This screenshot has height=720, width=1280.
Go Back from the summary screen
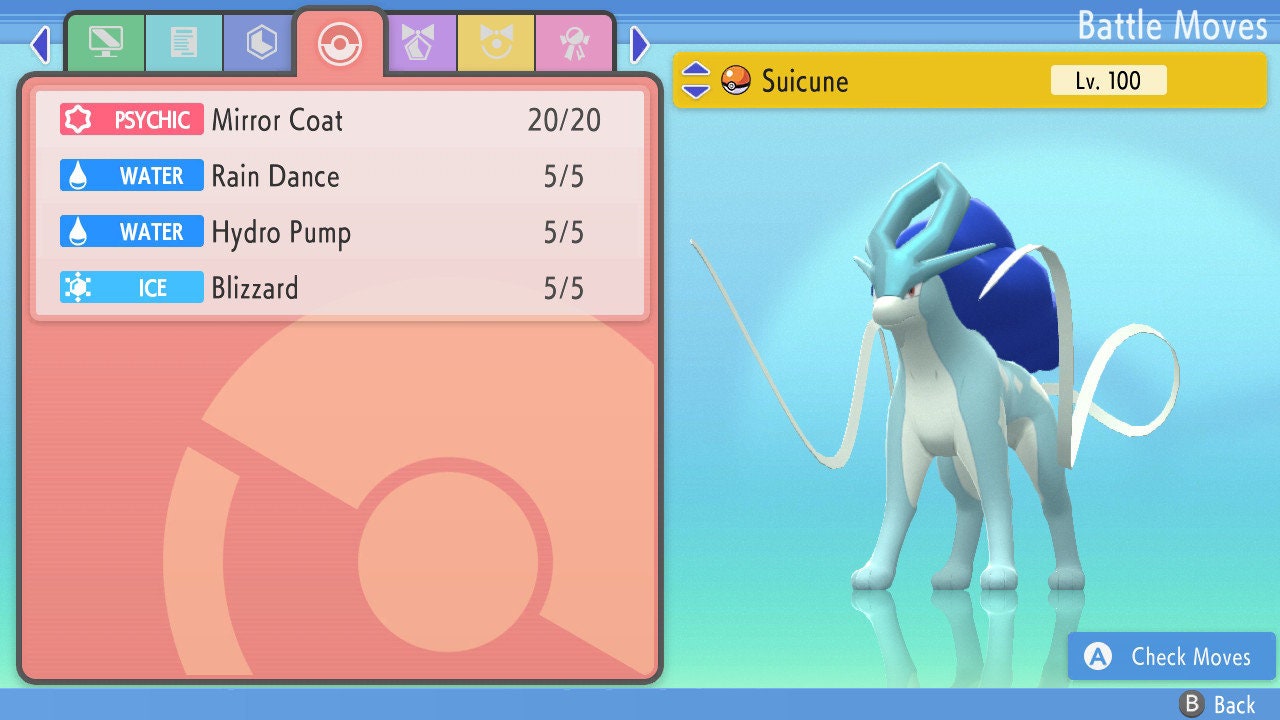coord(1218,705)
